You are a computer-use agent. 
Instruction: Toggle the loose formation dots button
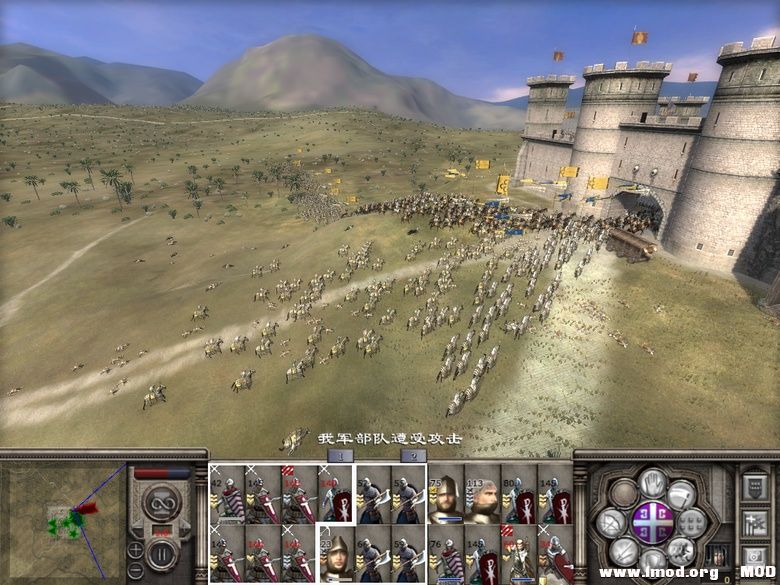click(692, 522)
